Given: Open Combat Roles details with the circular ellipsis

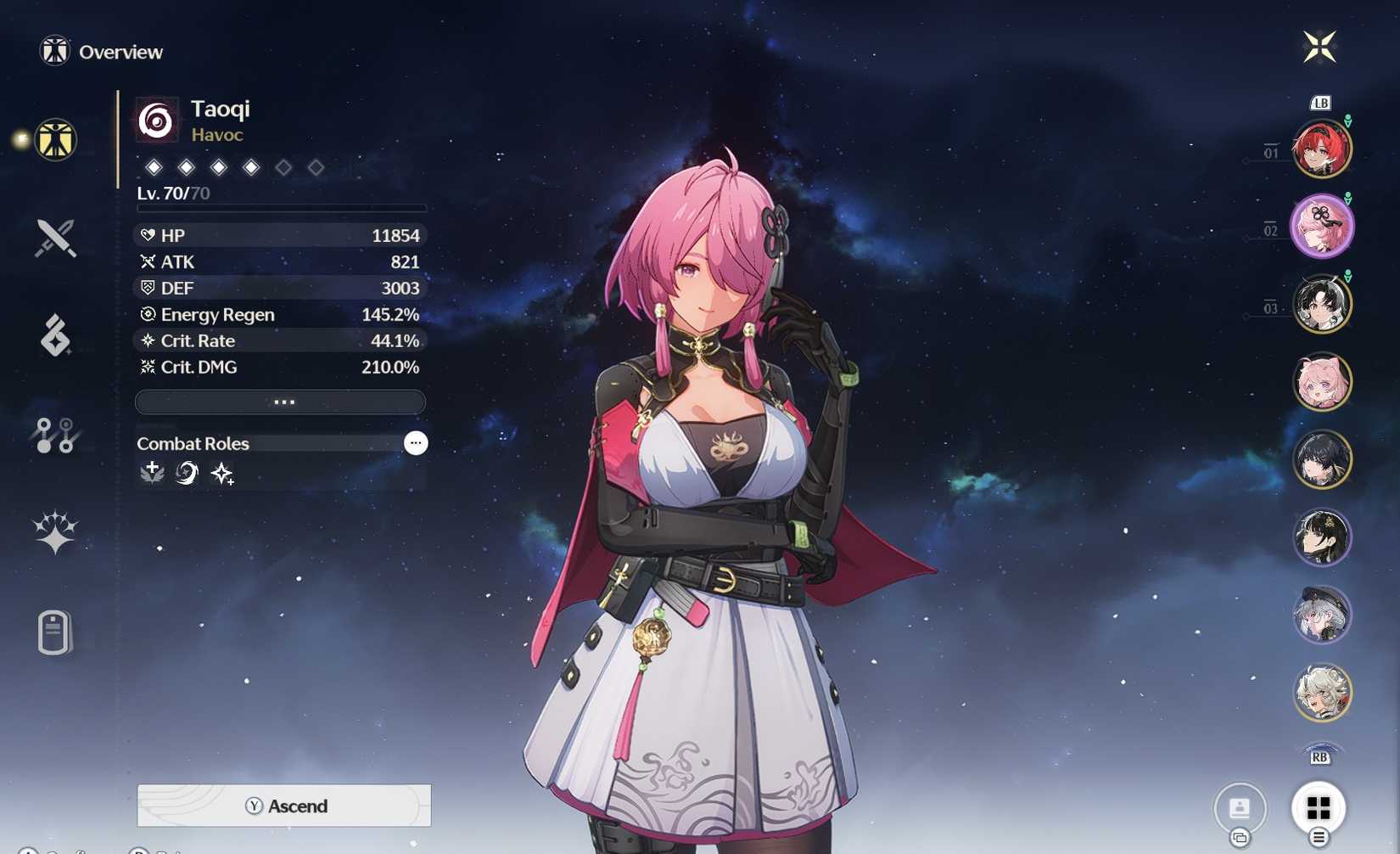Looking at the screenshot, I should click(416, 442).
